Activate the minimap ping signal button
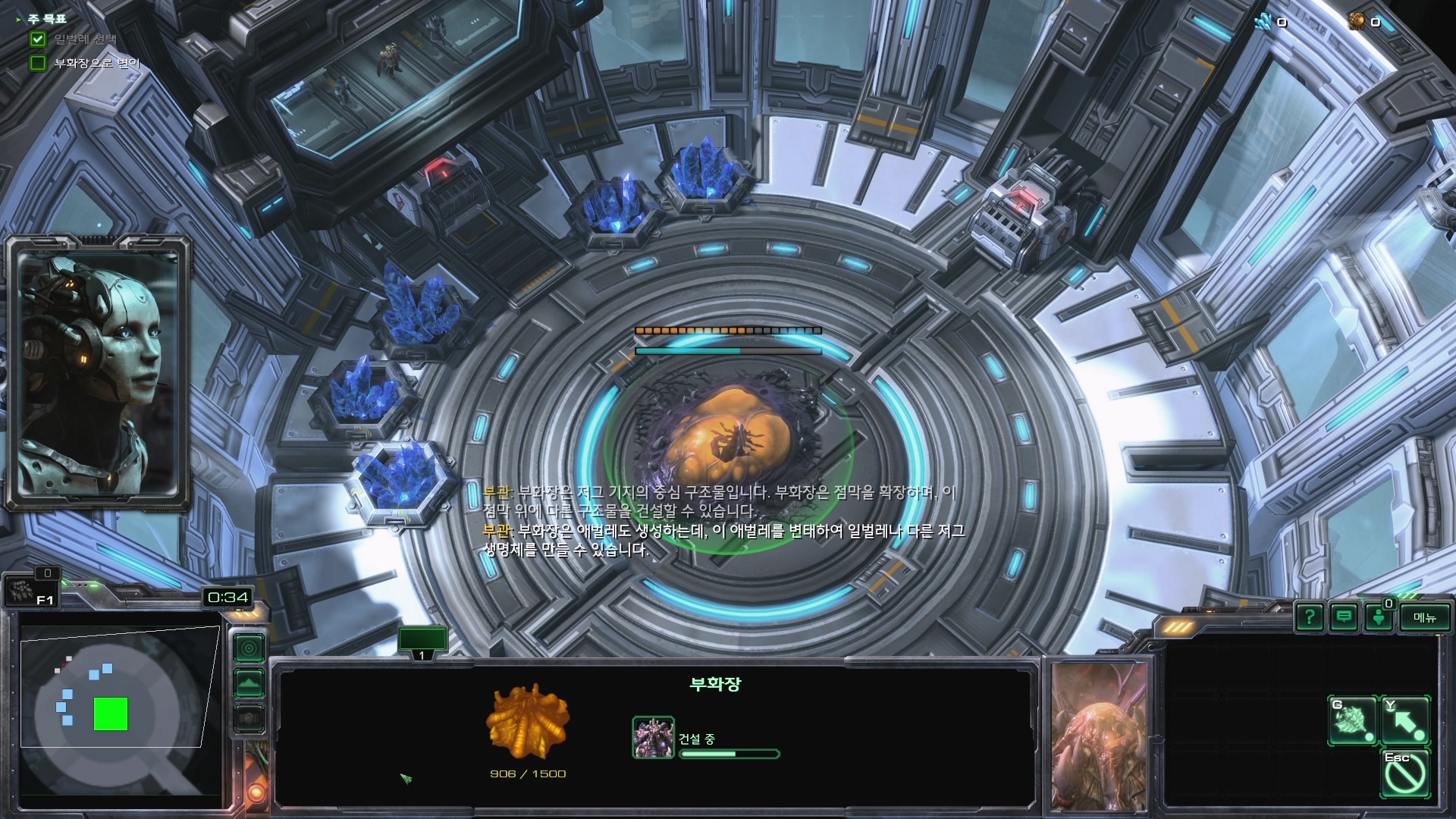Image resolution: width=1456 pixels, height=819 pixels. (249, 648)
